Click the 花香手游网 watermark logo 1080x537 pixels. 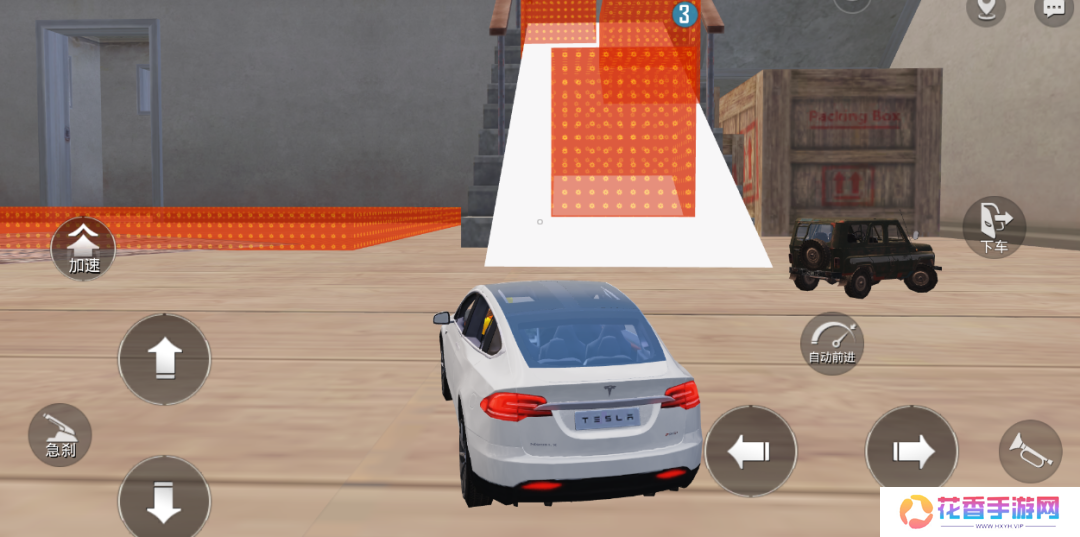coord(979,512)
